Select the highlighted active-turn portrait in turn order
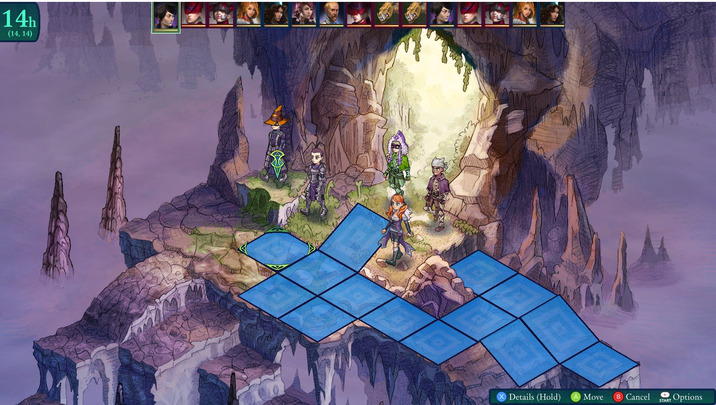 [x=165, y=14]
